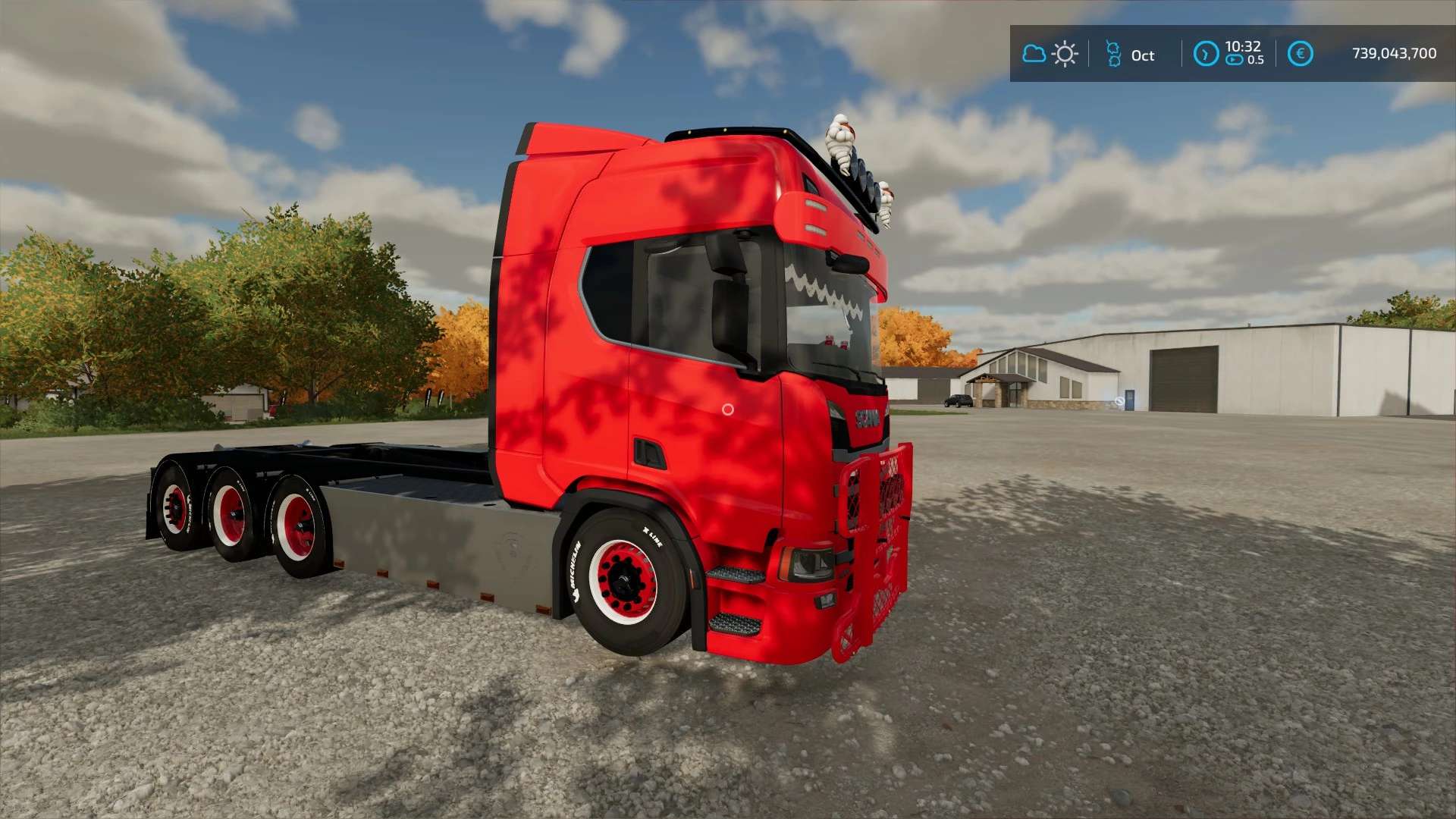Viewport: 1456px width, 819px height.
Task: Select the October season indicator icon
Action: (x=1113, y=54)
